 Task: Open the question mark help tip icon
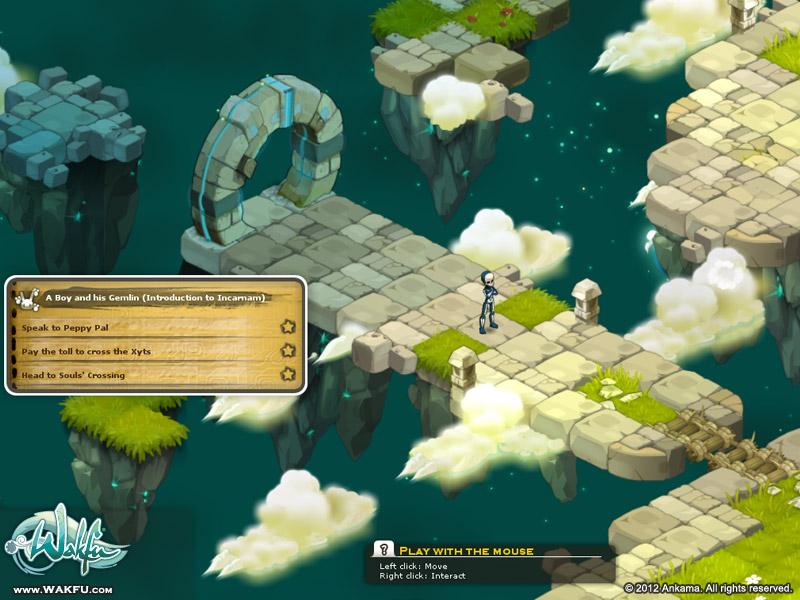pos(382,549)
